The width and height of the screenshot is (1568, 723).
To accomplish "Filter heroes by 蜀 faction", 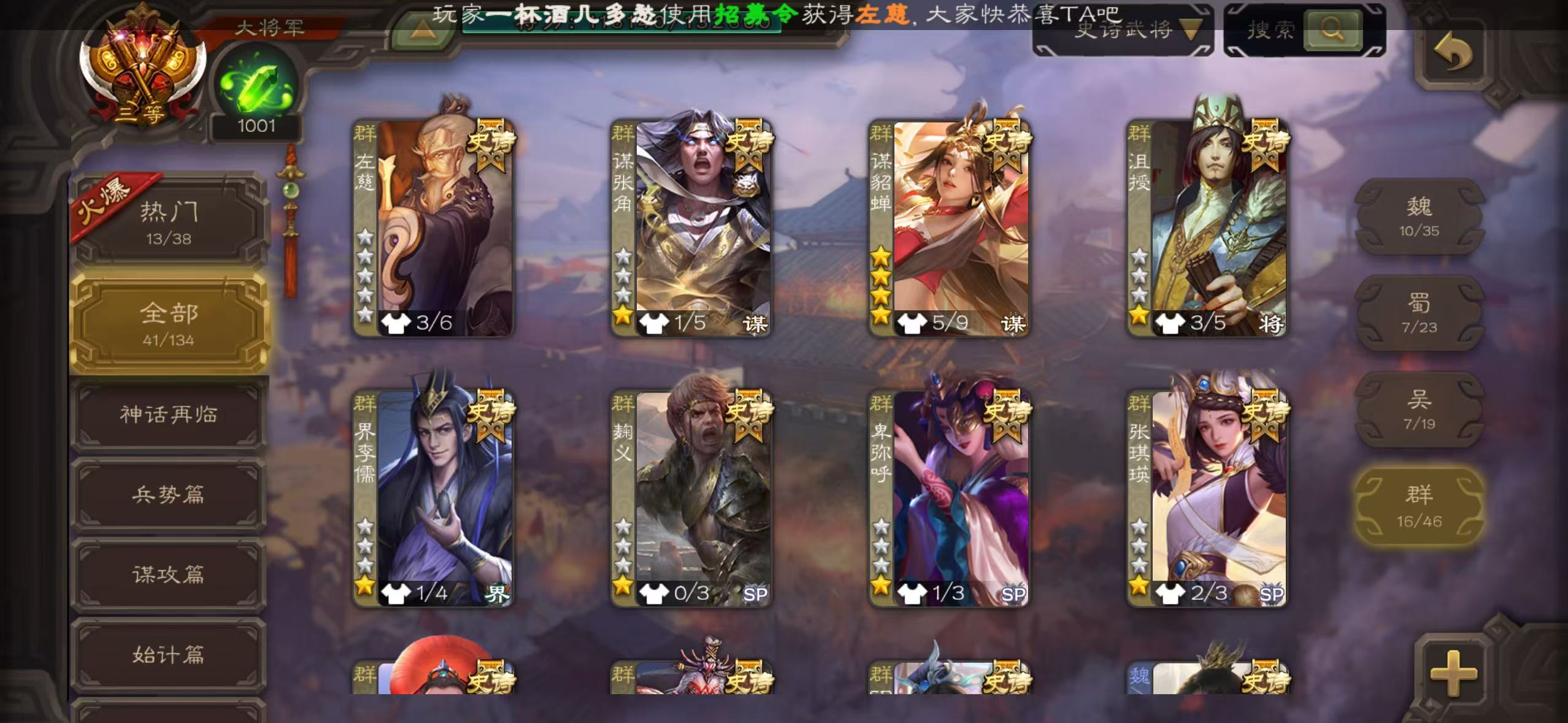I will point(1419,313).
